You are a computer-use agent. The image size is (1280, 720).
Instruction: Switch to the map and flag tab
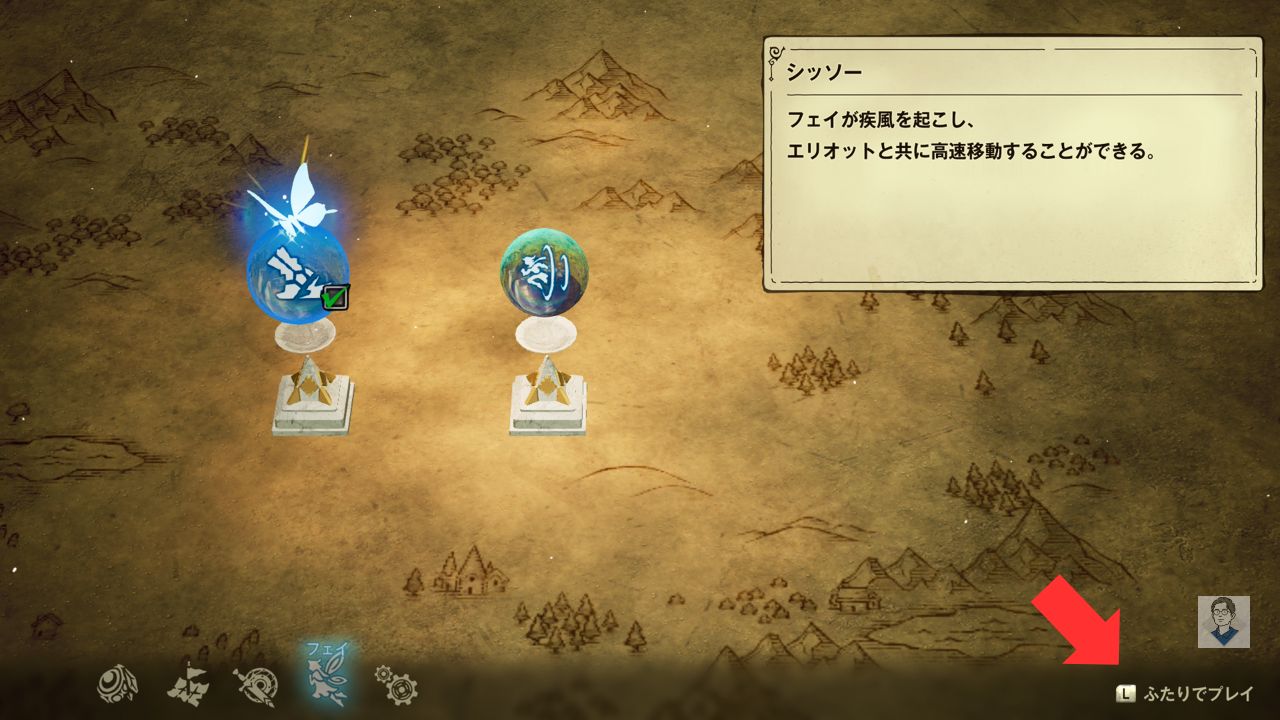pos(186,686)
